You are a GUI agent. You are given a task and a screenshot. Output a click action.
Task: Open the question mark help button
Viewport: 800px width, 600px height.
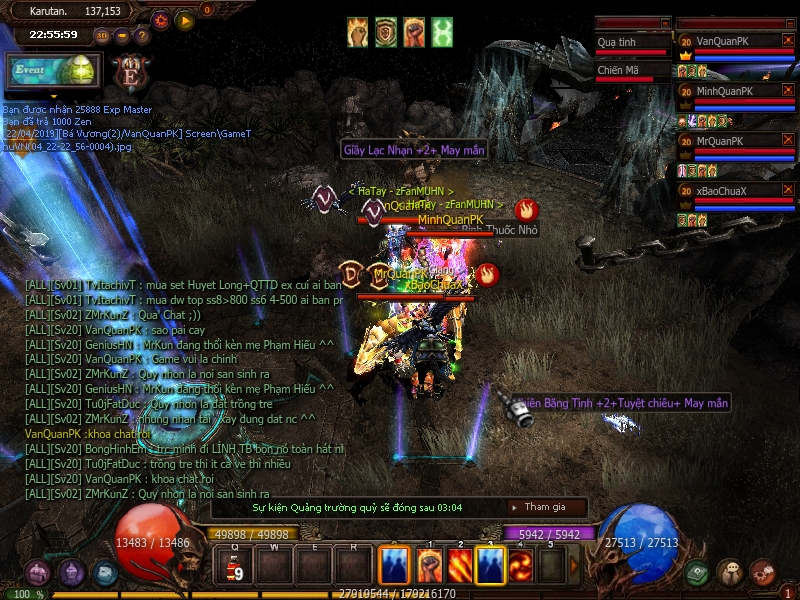142,35
